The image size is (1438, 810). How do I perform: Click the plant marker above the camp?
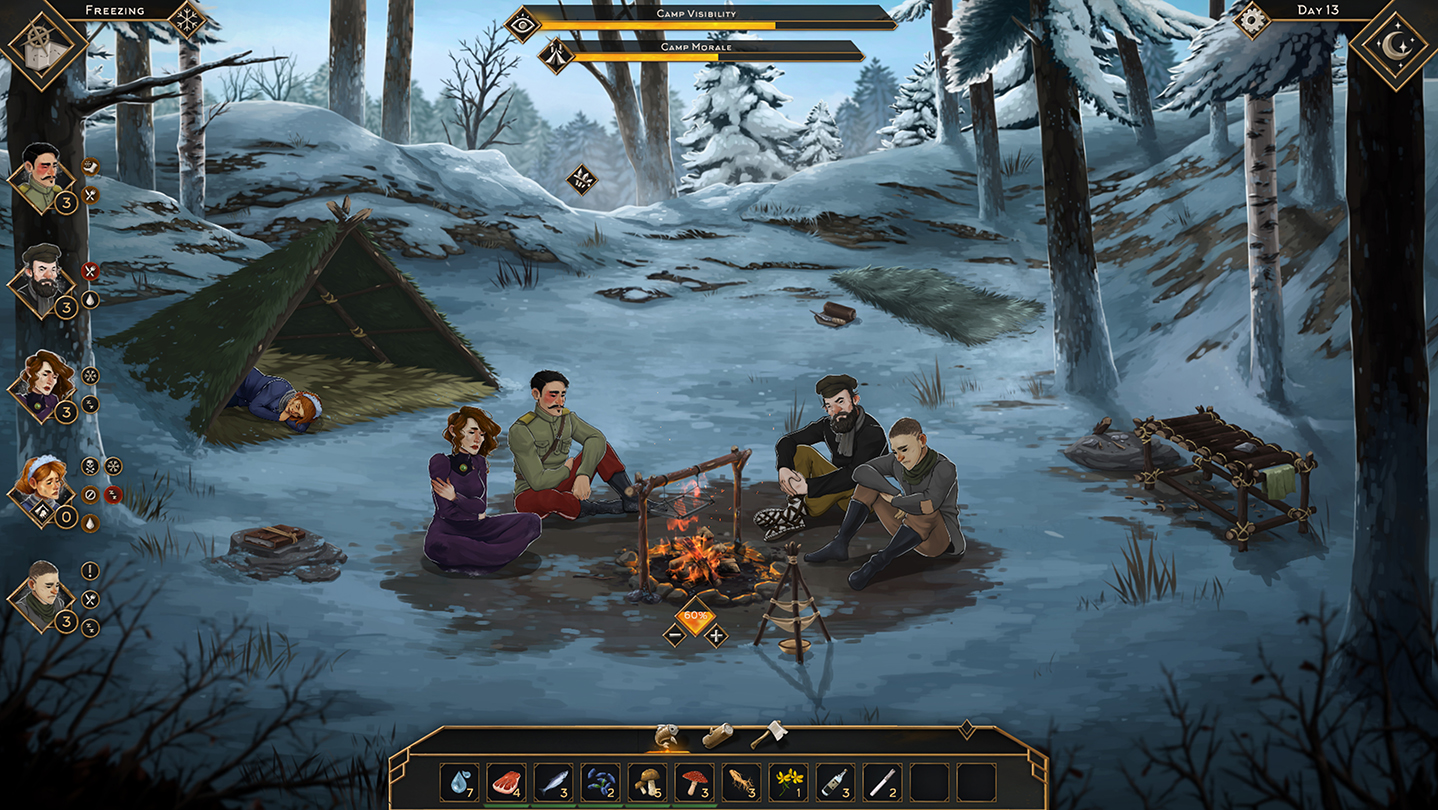coord(581,180)
